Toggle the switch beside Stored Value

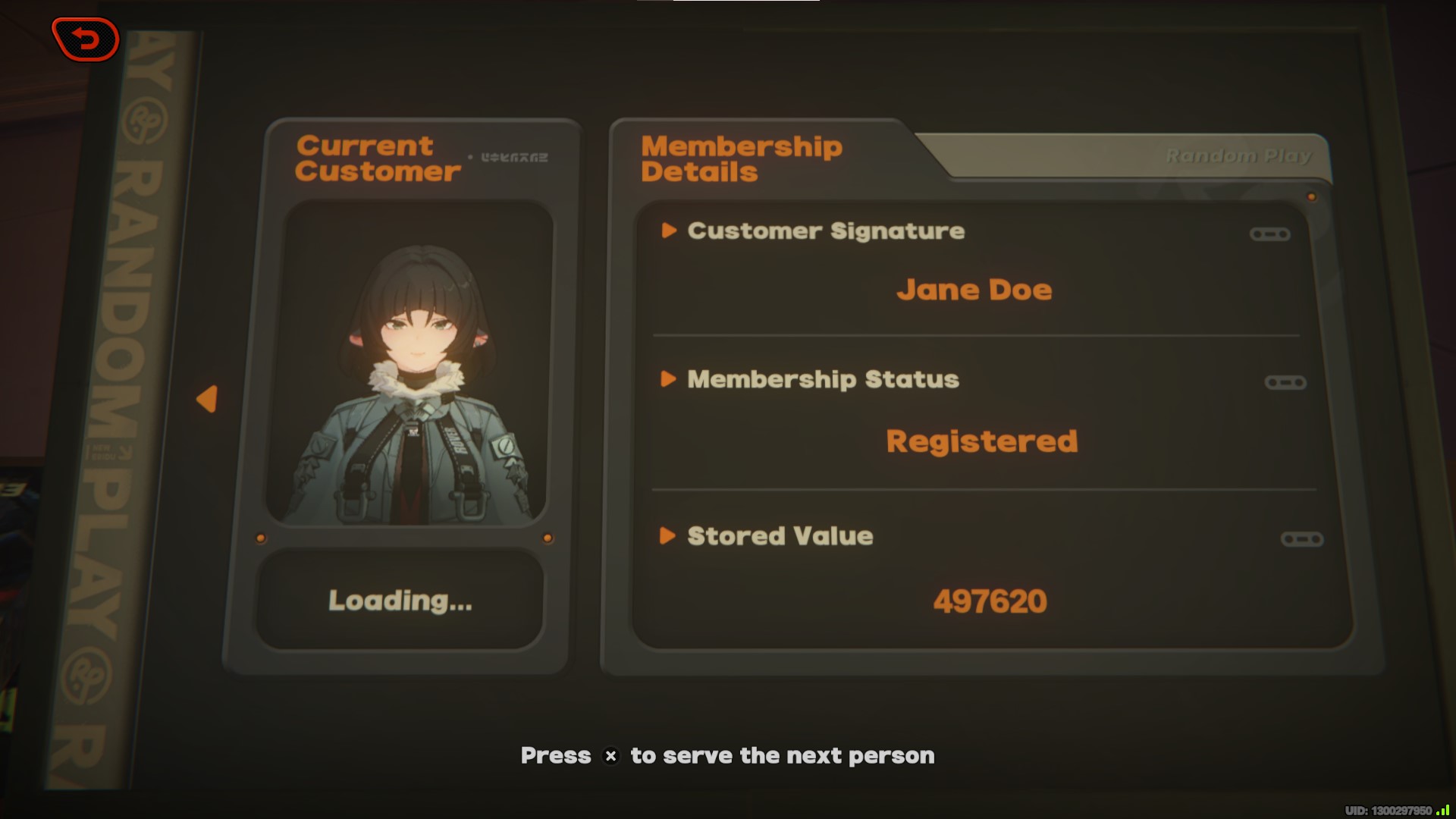[x=1303, y=539]
